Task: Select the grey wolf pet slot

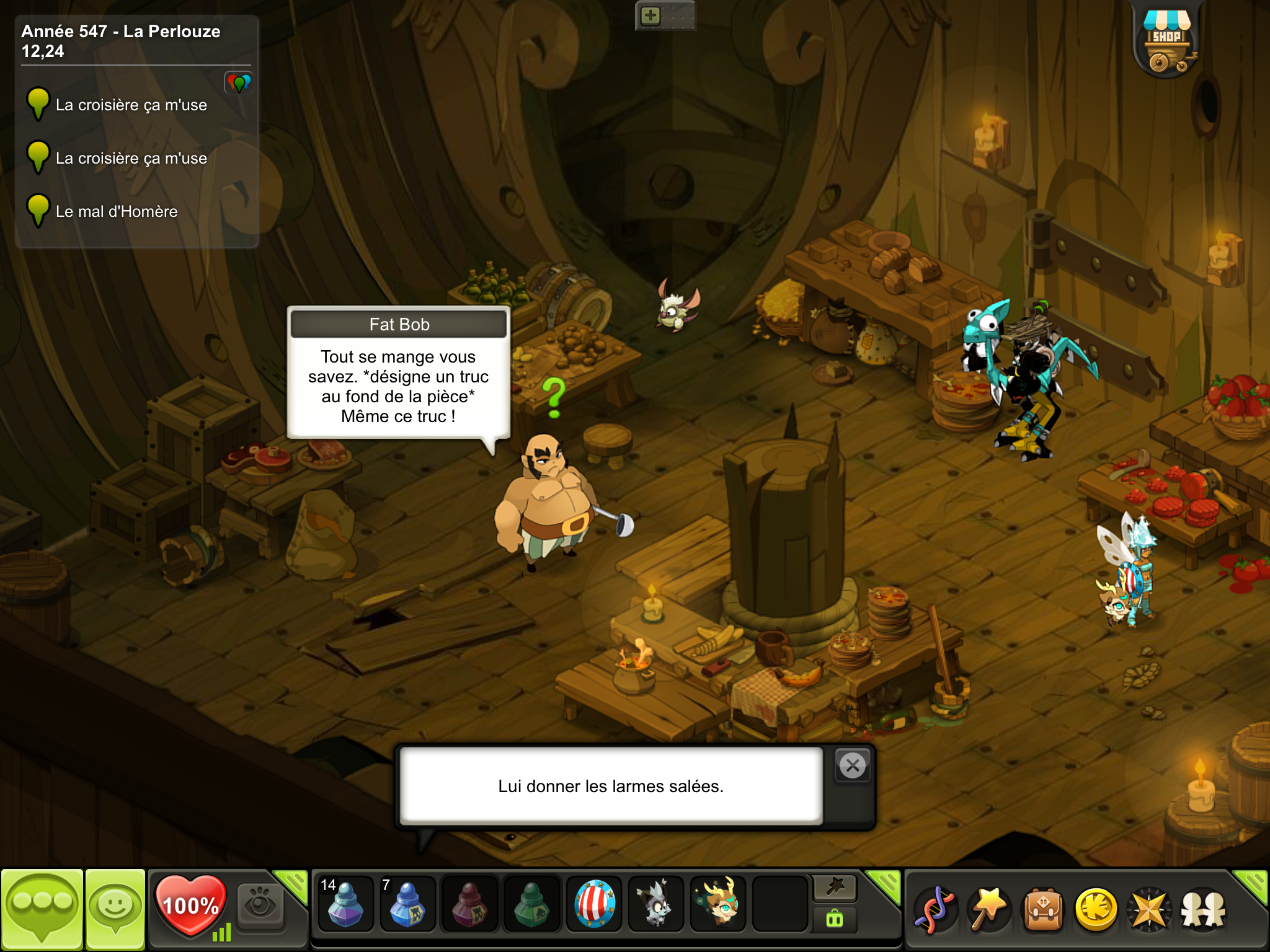Action: point(655,904)
